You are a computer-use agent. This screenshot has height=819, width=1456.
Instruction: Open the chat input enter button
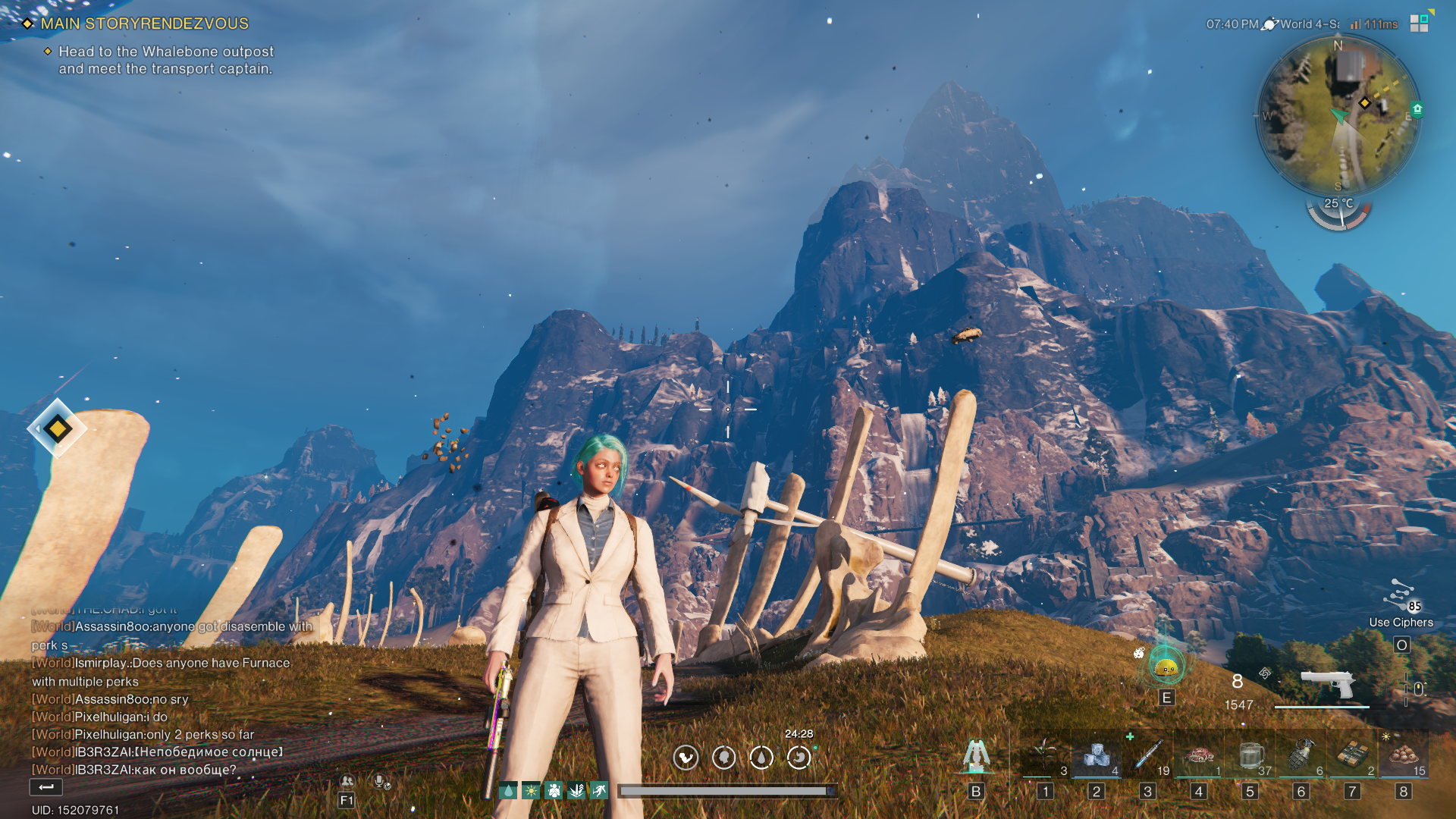[x=46, y=787]
